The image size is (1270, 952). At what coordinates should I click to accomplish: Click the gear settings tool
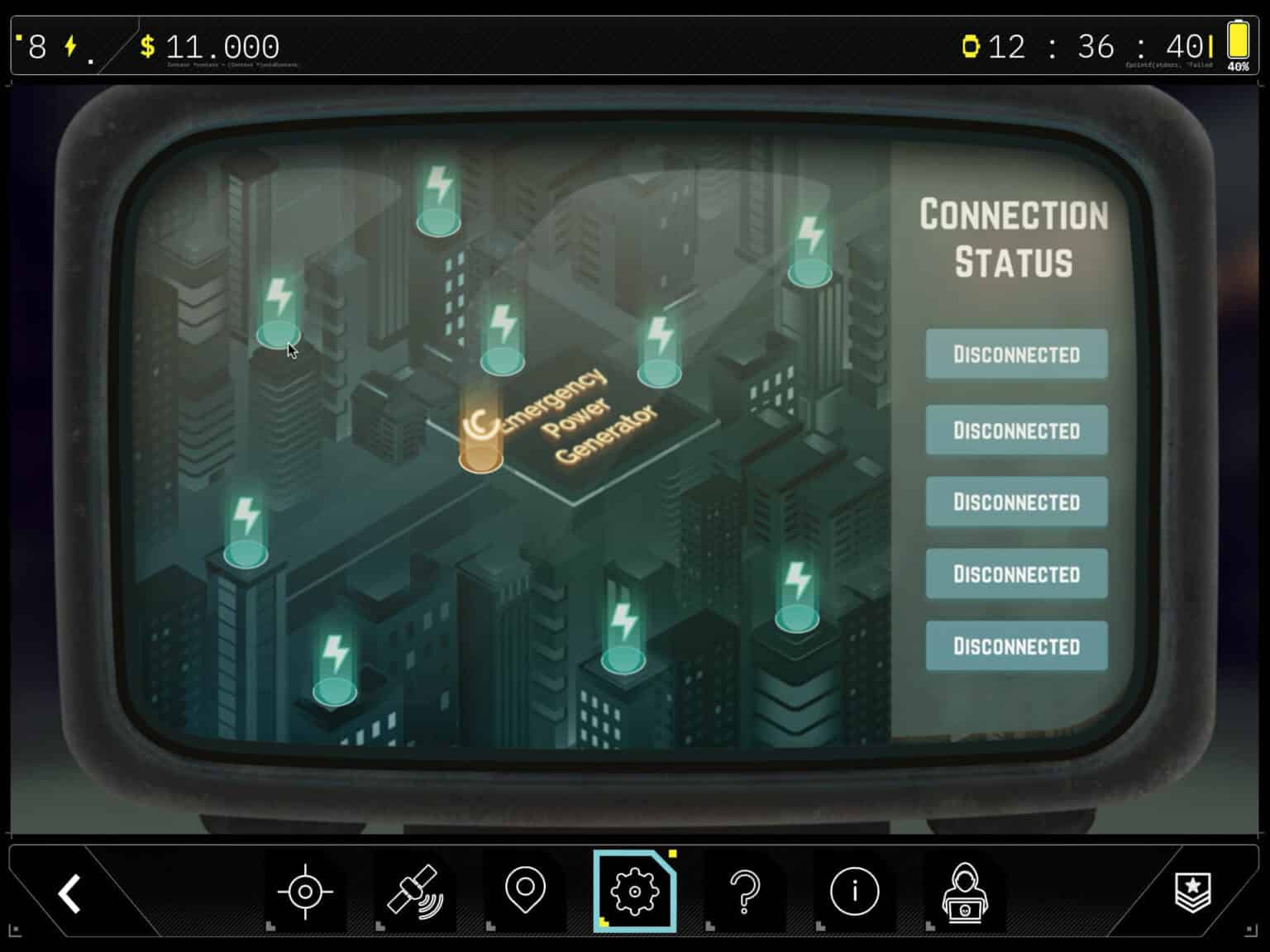click(x=634, y=892)
